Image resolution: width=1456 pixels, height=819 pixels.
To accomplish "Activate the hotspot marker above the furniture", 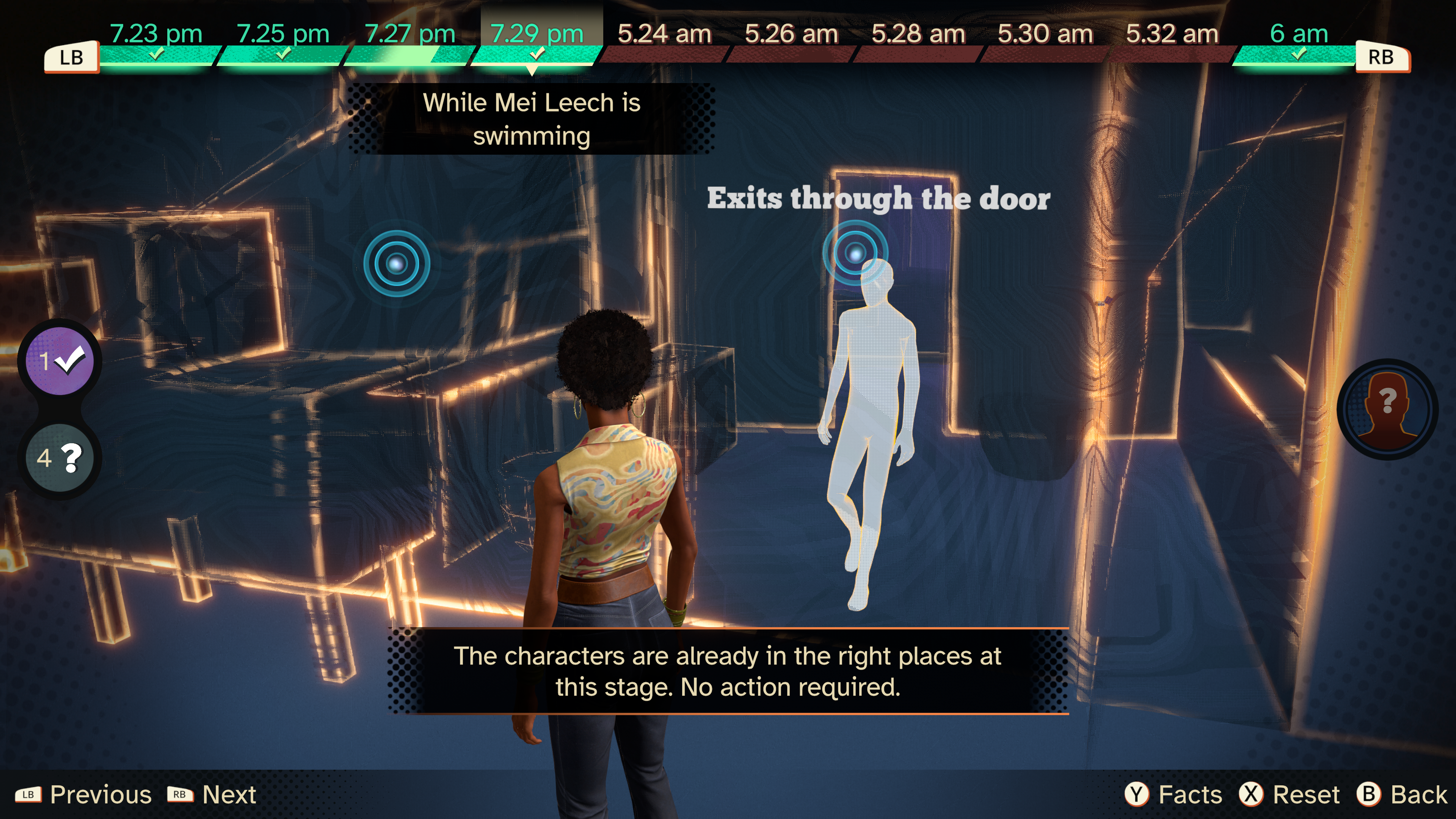I will (396, 264).
